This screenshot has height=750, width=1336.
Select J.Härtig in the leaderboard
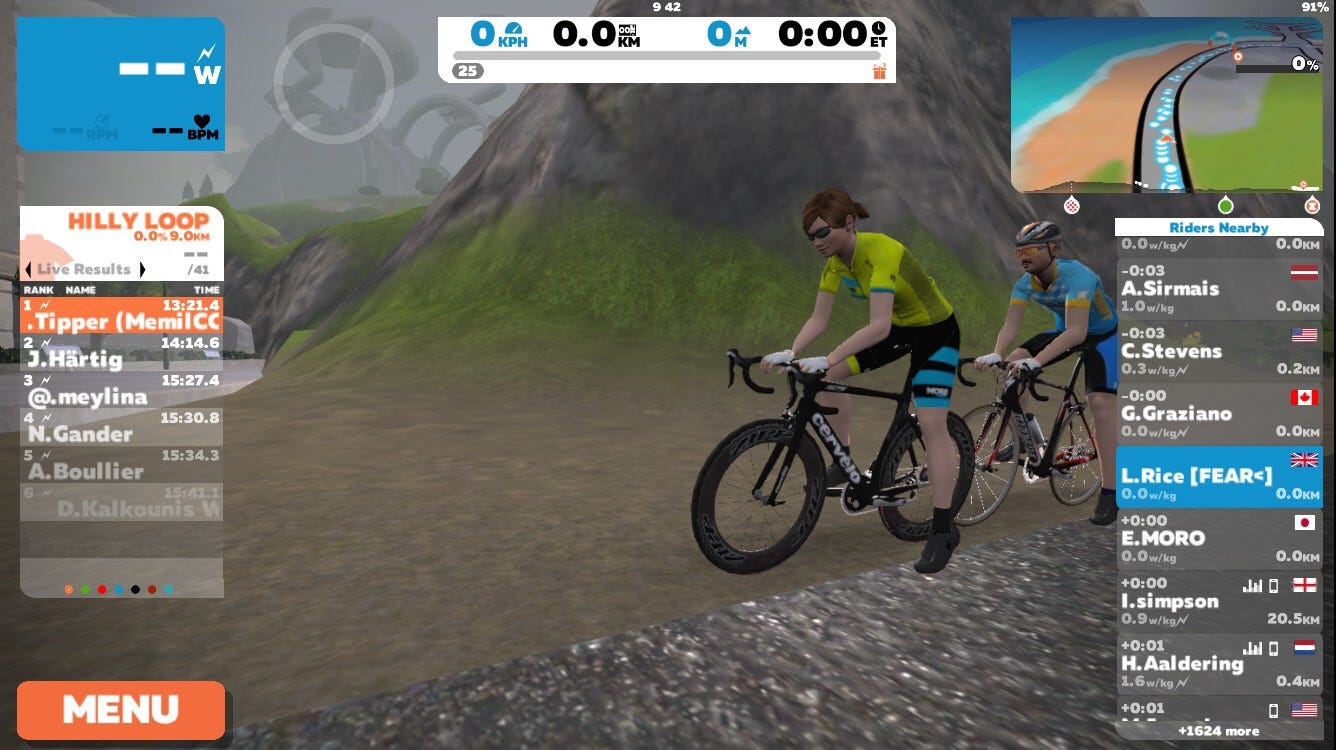[121, 352]
